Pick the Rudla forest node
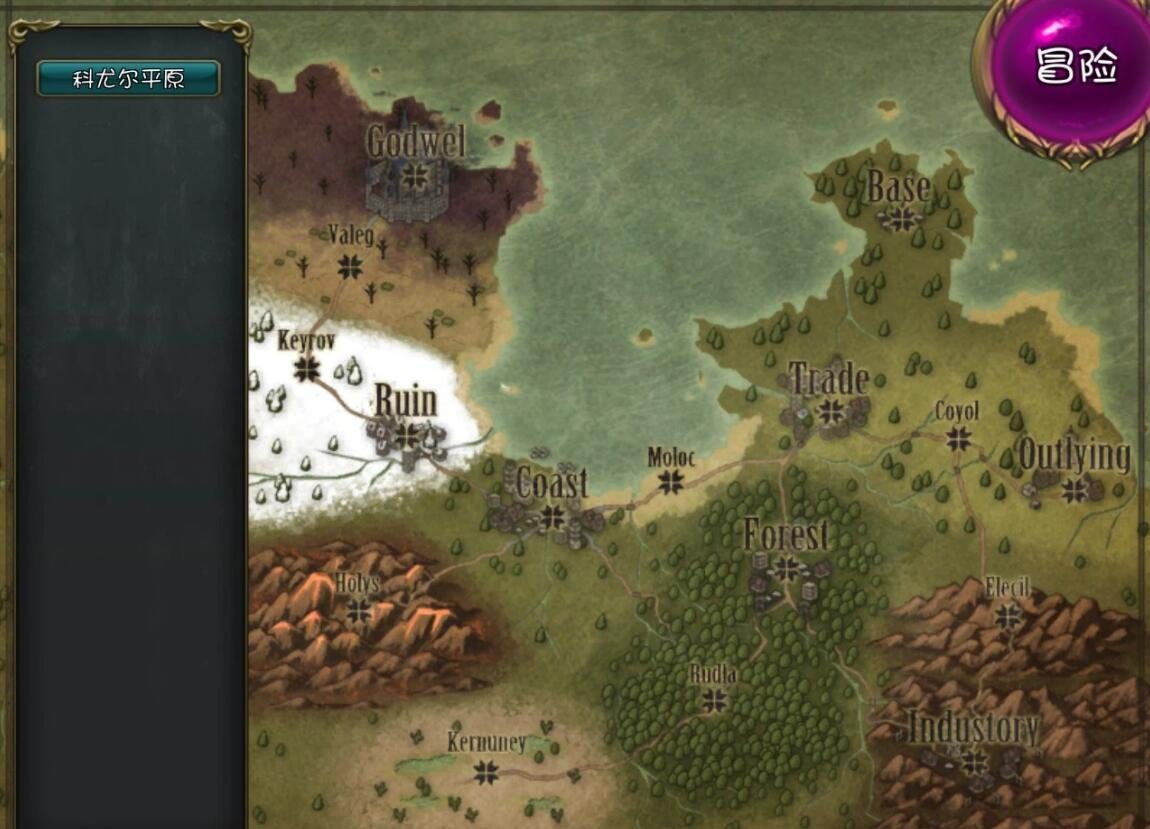 pyautogui.click(x=714, y=700)
